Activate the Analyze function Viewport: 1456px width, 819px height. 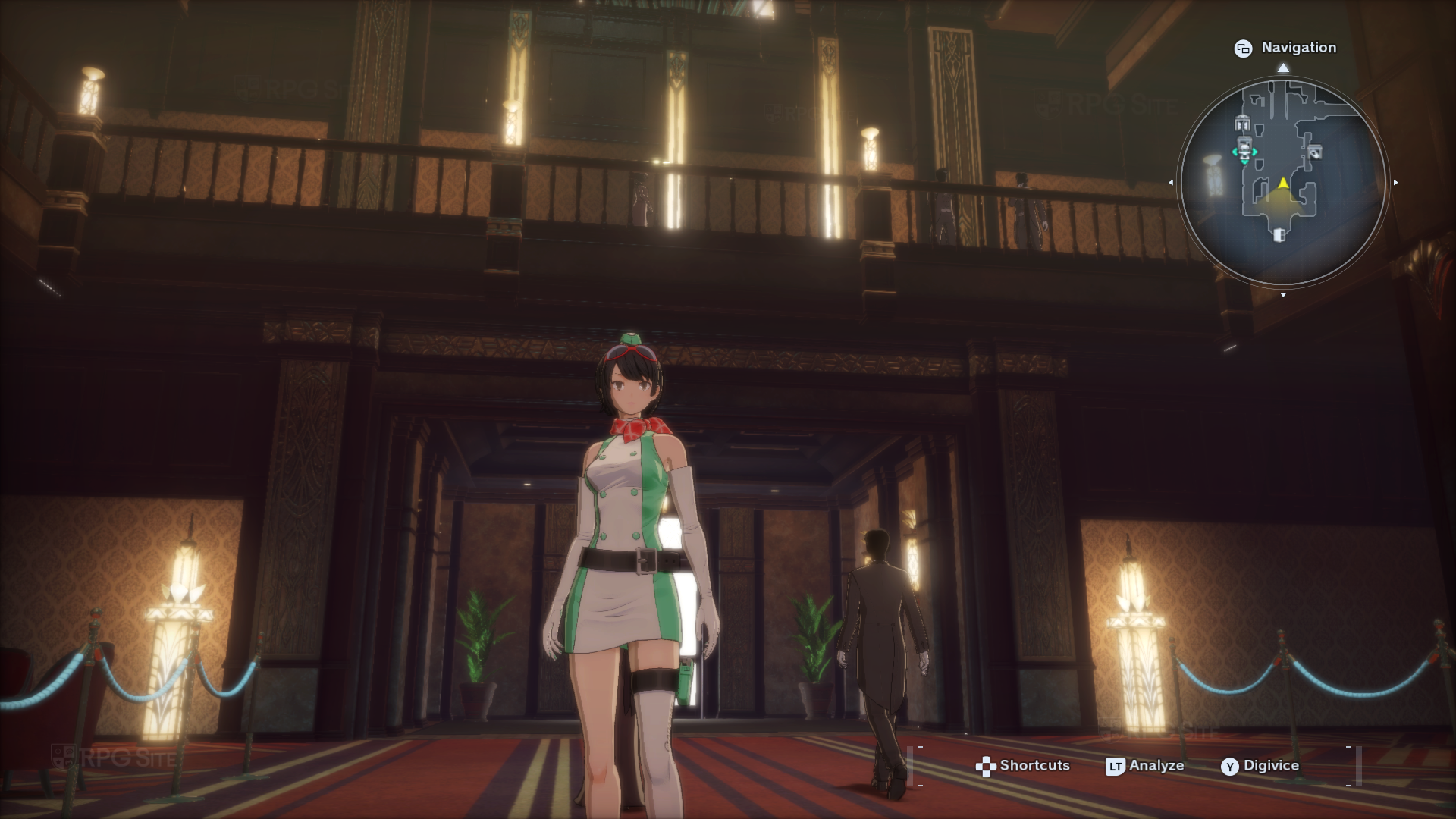1145,766
